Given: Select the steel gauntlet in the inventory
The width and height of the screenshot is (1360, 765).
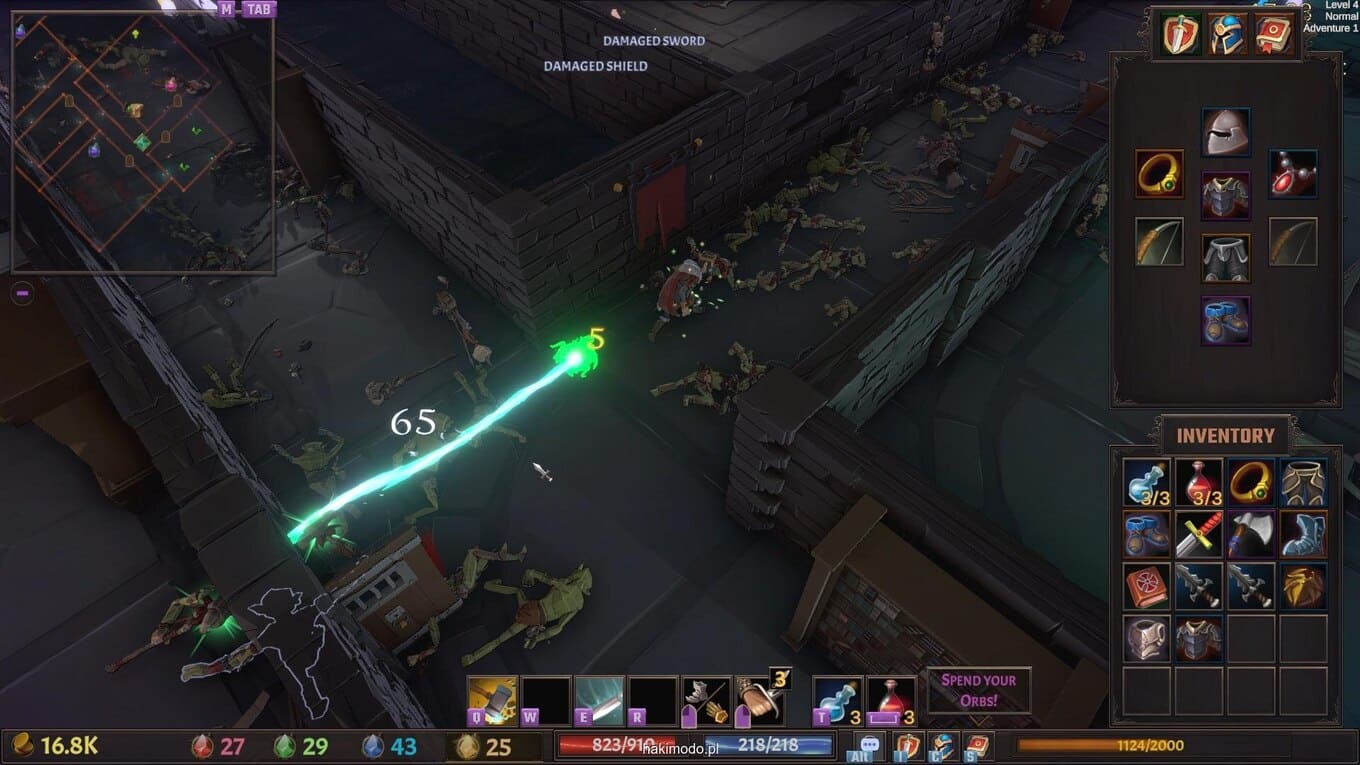Looking at the screenshot, I should [1147, 638].
